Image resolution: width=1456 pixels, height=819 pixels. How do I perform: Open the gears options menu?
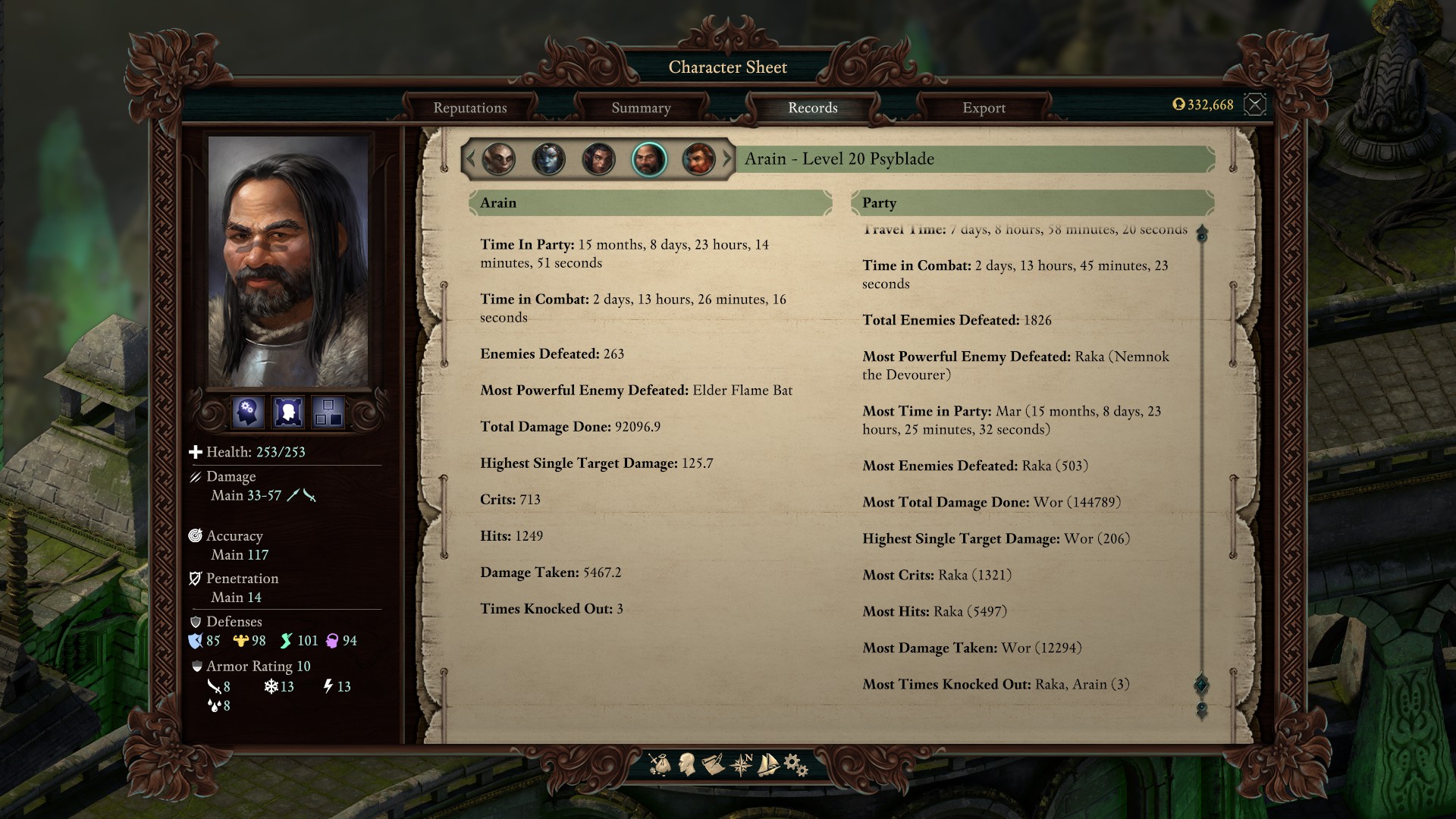pyautogui.click(x=795, y=764)
